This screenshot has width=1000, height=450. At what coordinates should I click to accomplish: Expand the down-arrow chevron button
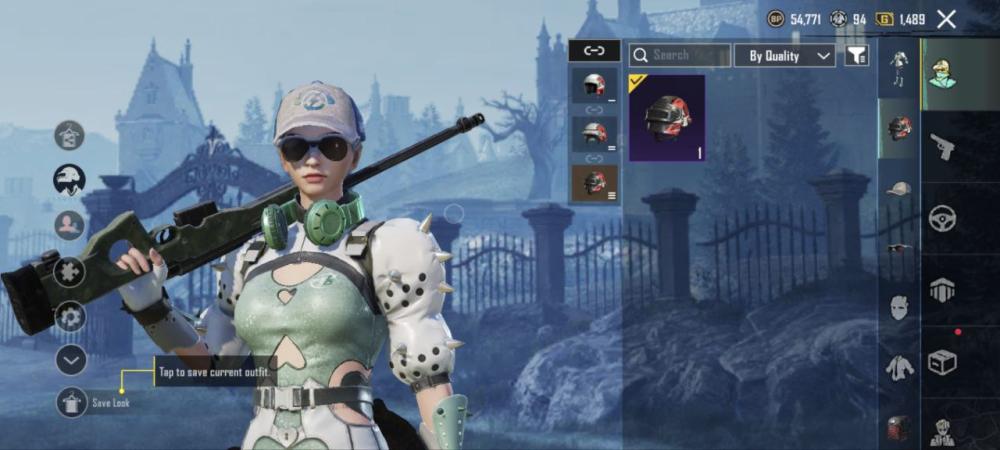tap(70, 360)
